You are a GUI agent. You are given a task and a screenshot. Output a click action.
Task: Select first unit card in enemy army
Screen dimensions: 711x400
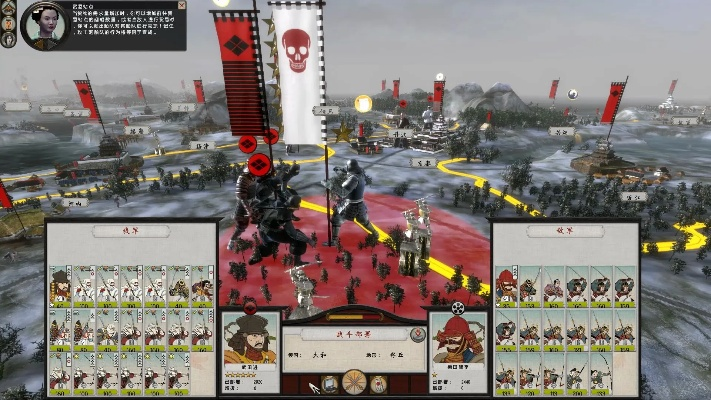(507, 286)
